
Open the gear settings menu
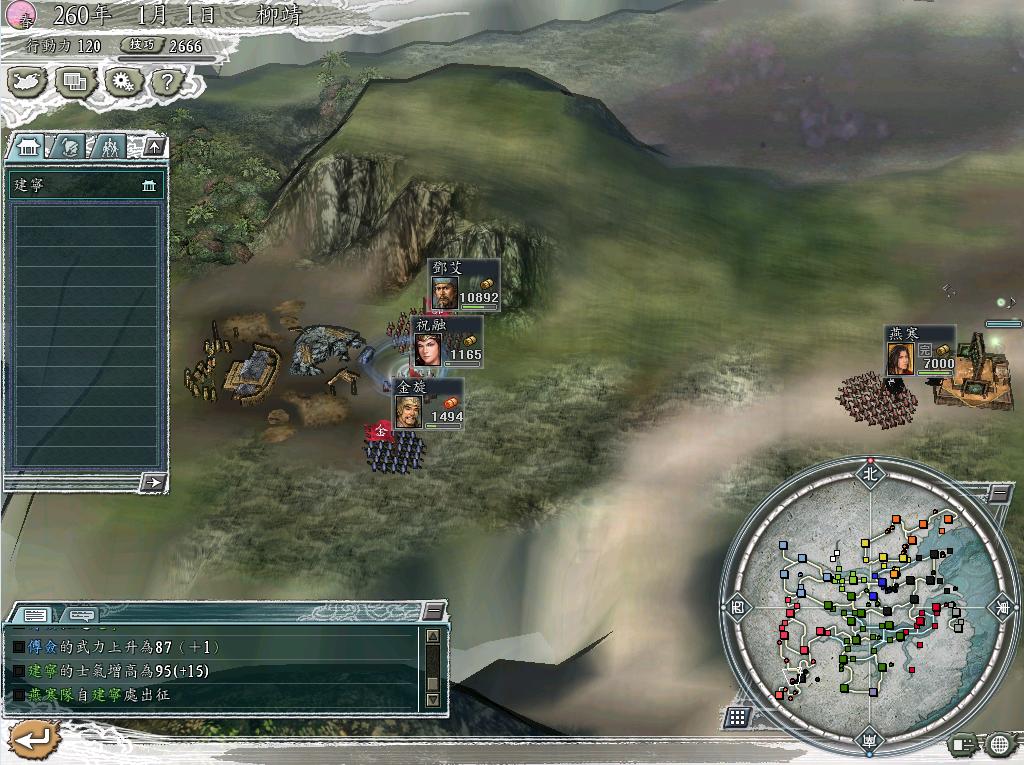[121, 81]
